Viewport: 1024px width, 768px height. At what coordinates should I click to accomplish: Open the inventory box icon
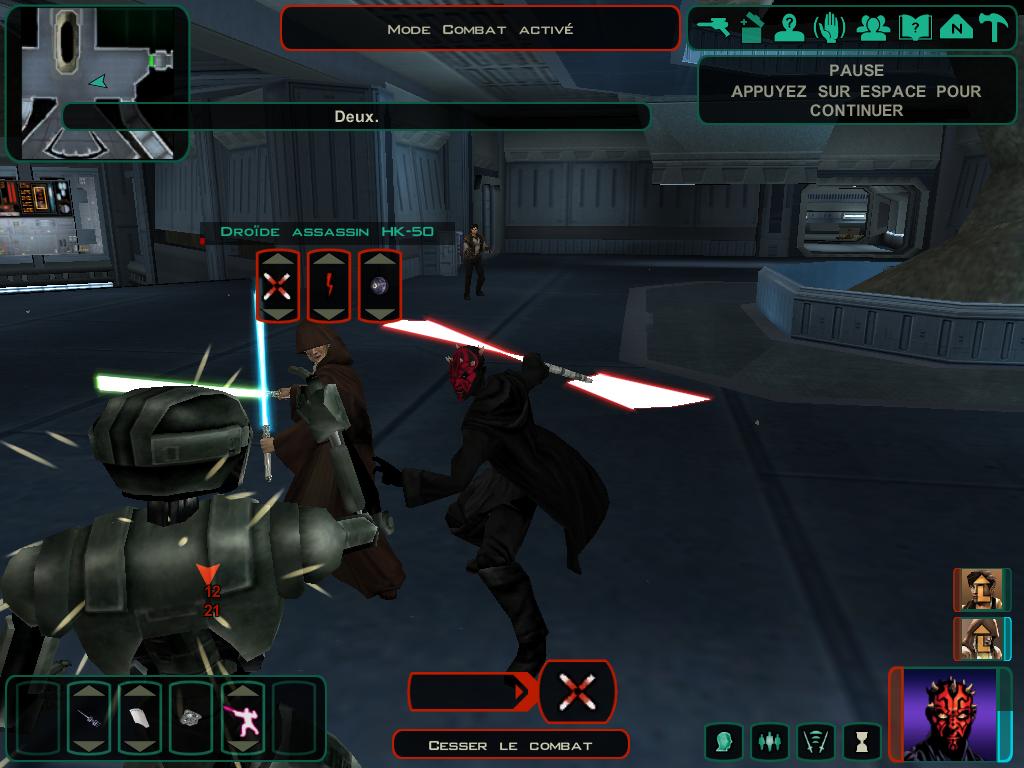[752, 27]
